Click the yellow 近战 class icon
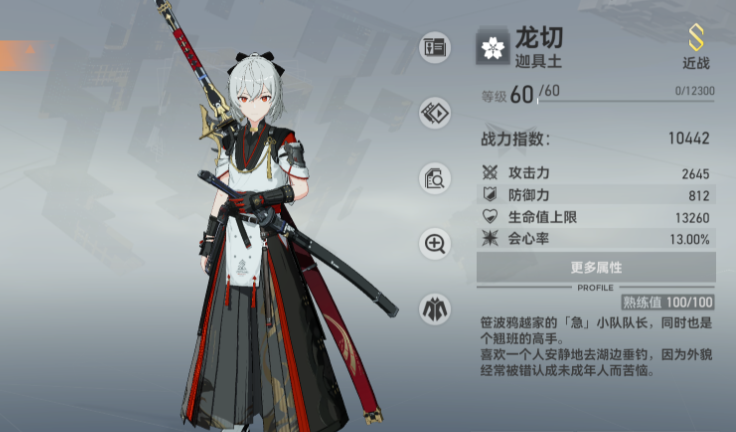736x432 pixels. [696, 39]
